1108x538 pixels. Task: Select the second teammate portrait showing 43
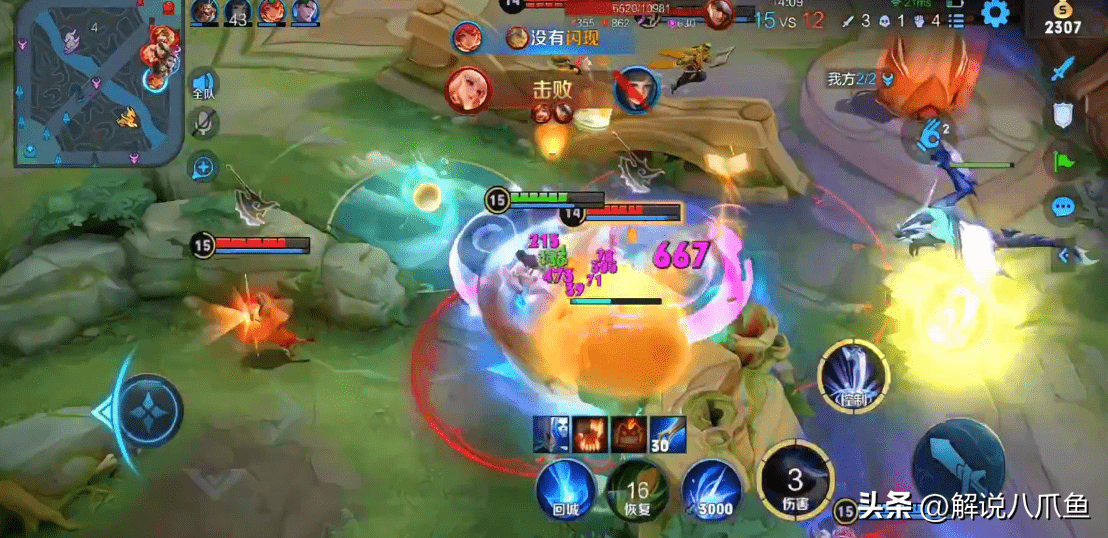click(238, 12)
